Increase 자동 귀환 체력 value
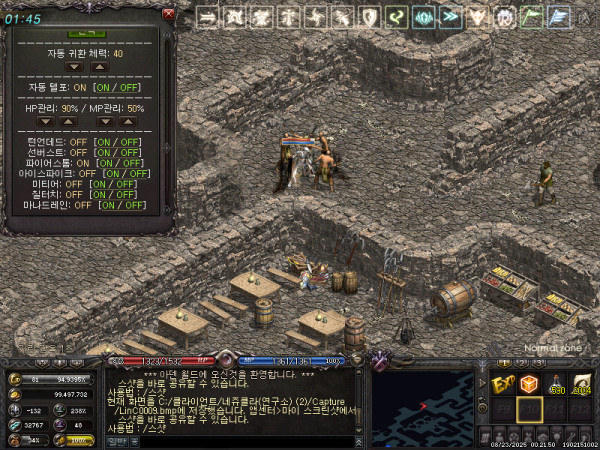This screenshot has height=450, width=600. click(x=98, y=67)
